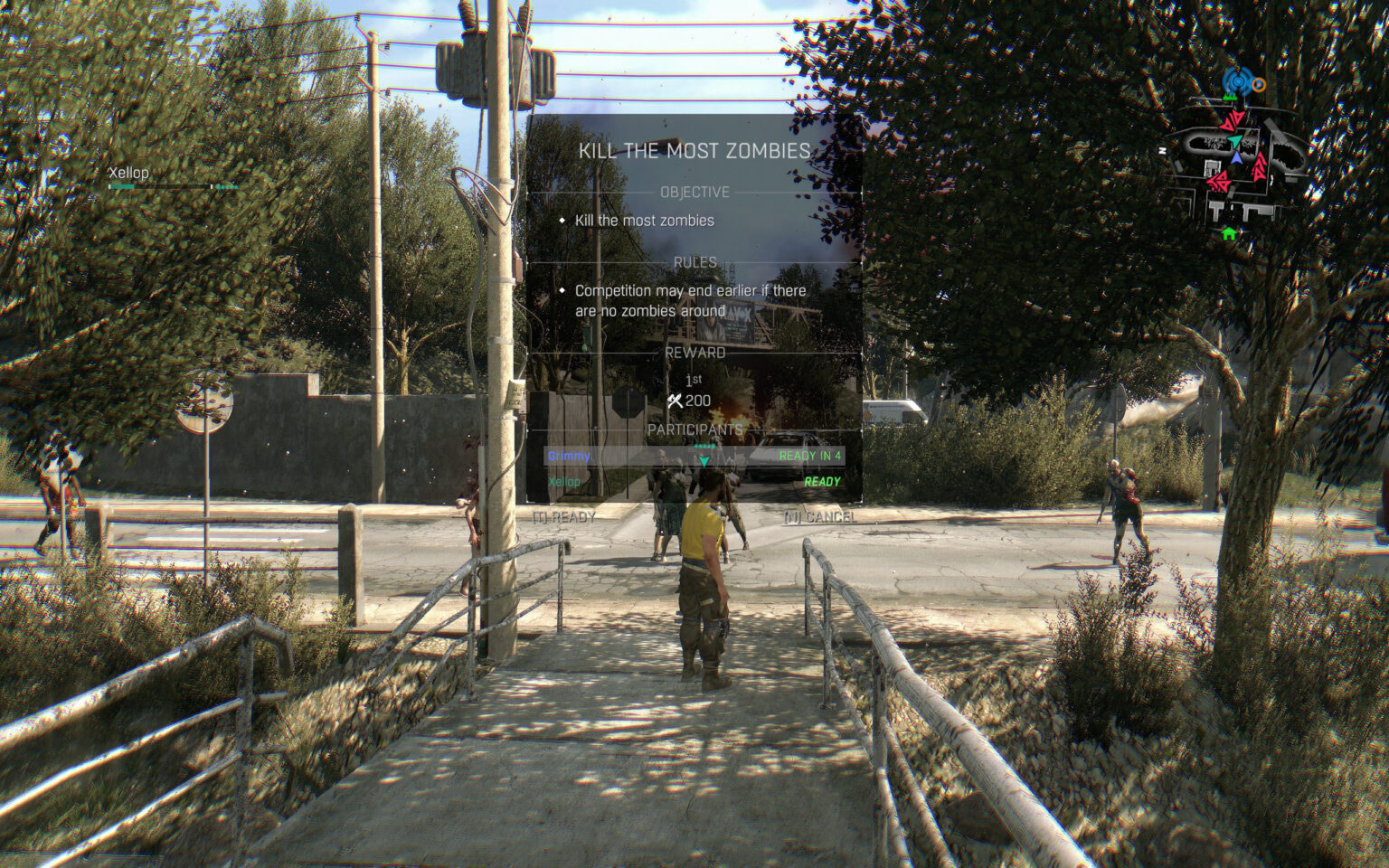This screenshot has height=868, width=1389.
Task: Toggle Xellop's green READY status
Action: tap(822, 483)
